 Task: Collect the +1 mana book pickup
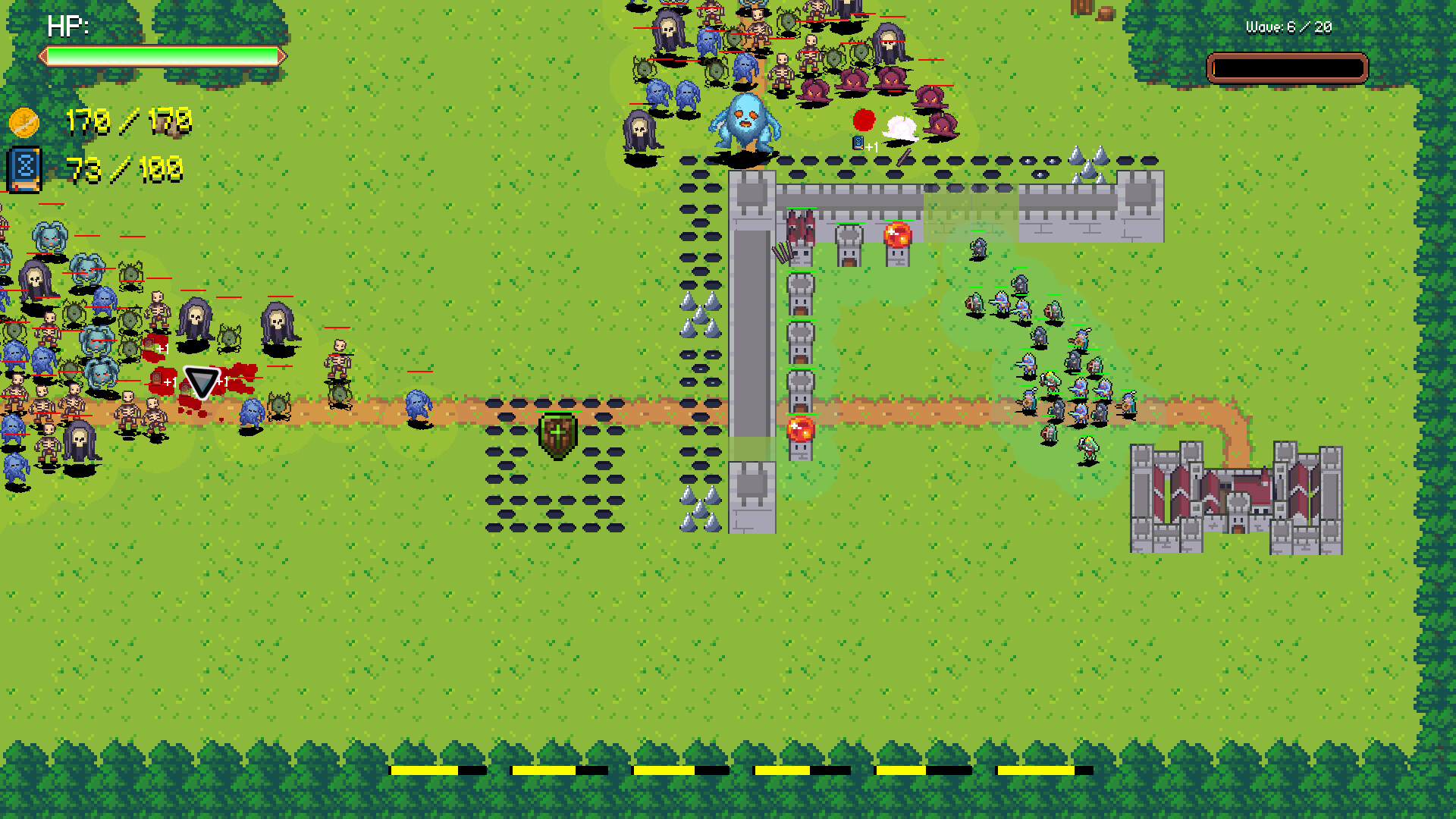point(858,143)
